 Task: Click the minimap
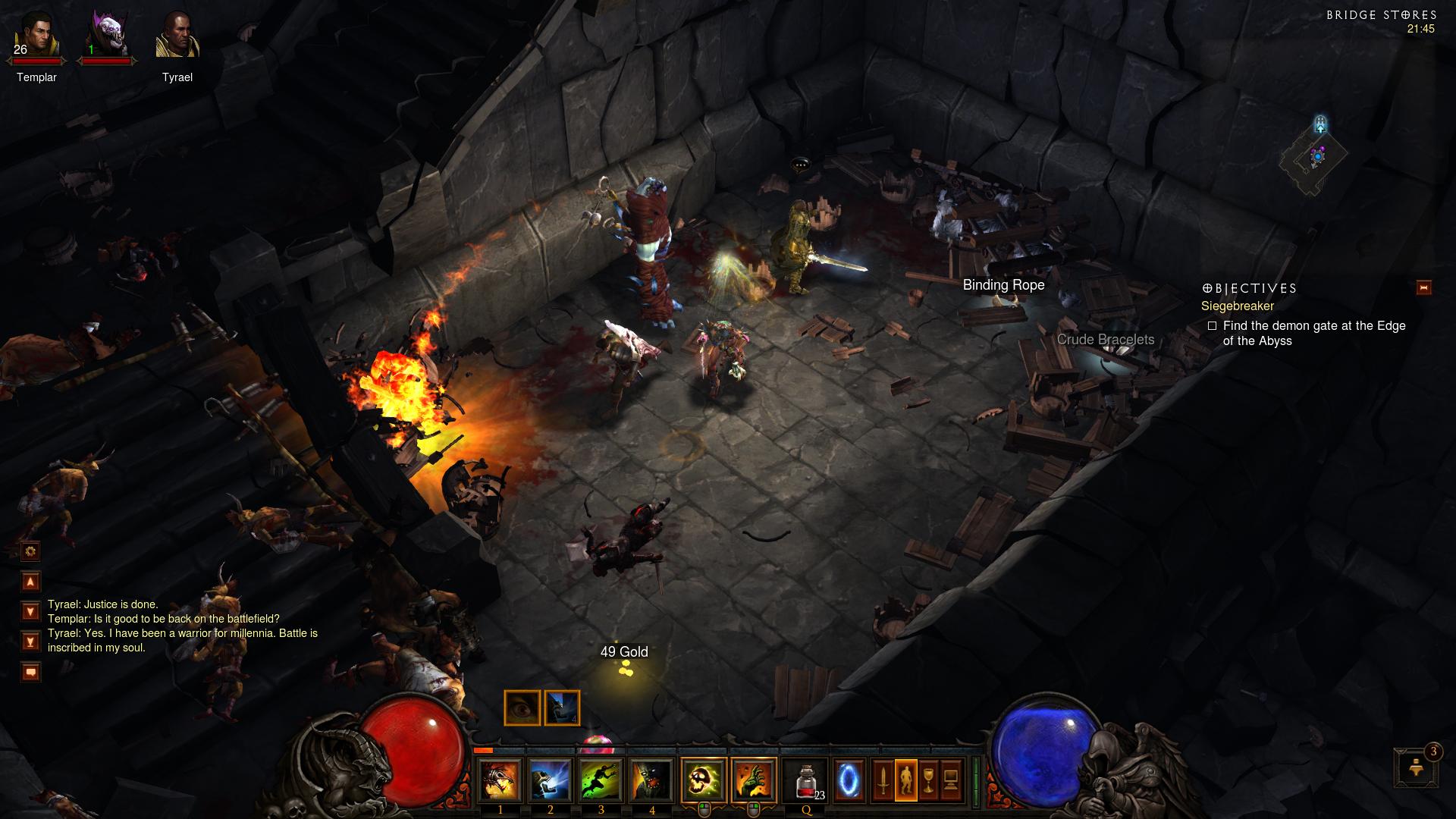point(1315,158)
